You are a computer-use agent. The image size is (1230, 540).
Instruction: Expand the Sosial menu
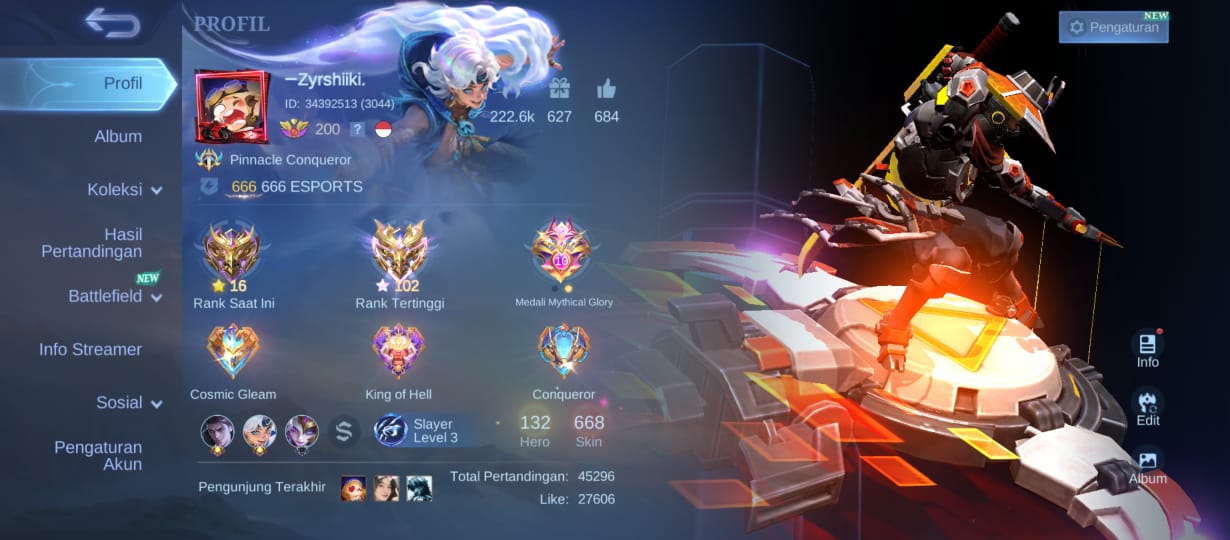tap(129, 402)
